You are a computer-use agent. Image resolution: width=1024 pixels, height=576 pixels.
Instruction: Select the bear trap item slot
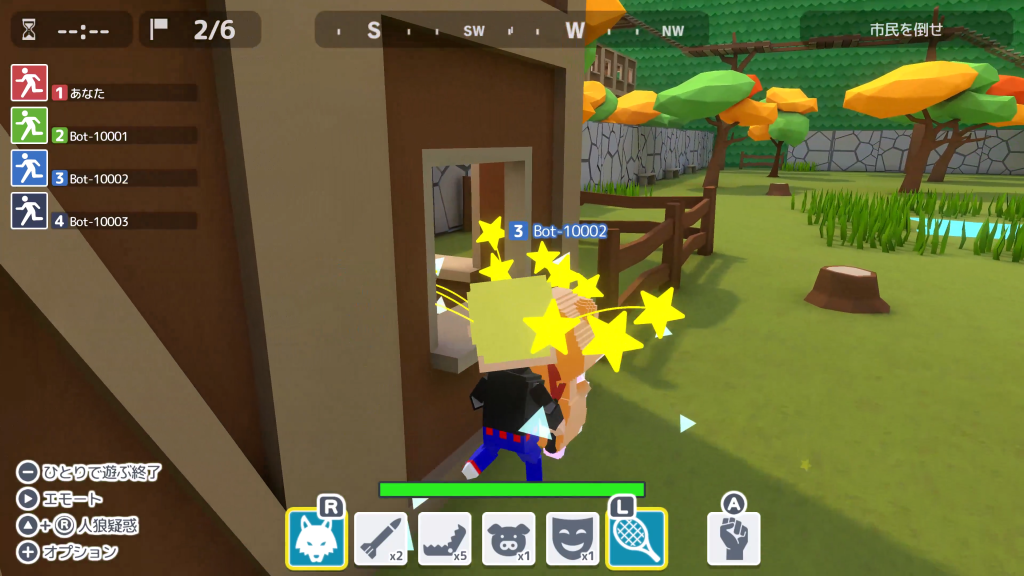pos(444,538)
